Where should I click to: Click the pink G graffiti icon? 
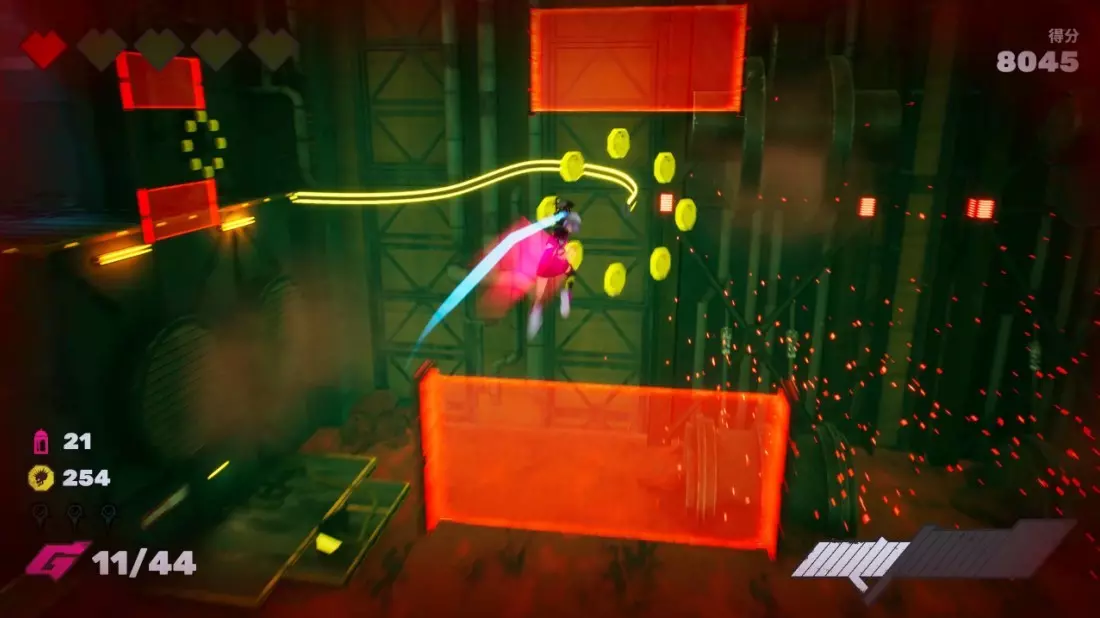coord(55,560)
